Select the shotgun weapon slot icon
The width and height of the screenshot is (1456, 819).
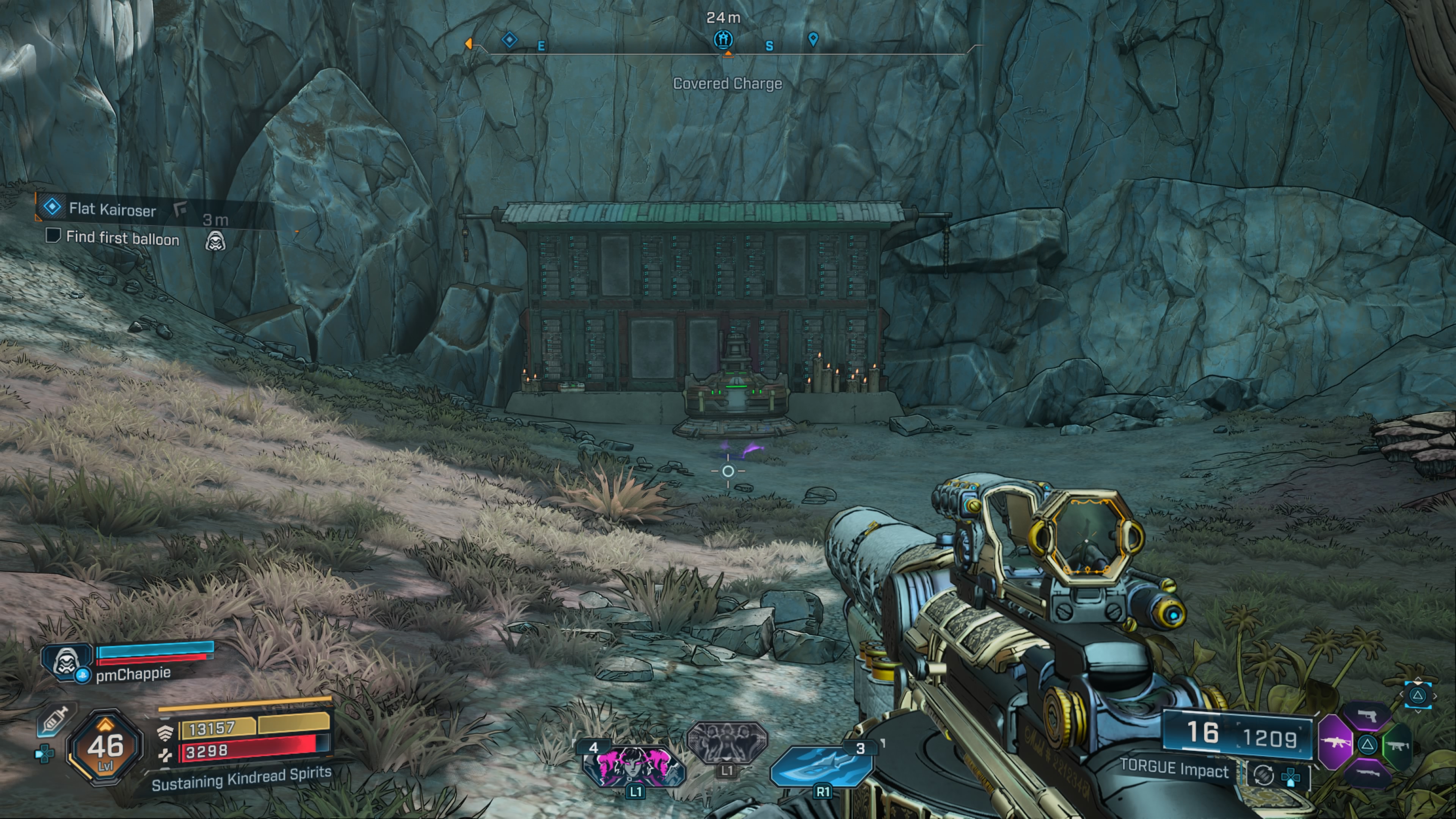point(1368,773)
